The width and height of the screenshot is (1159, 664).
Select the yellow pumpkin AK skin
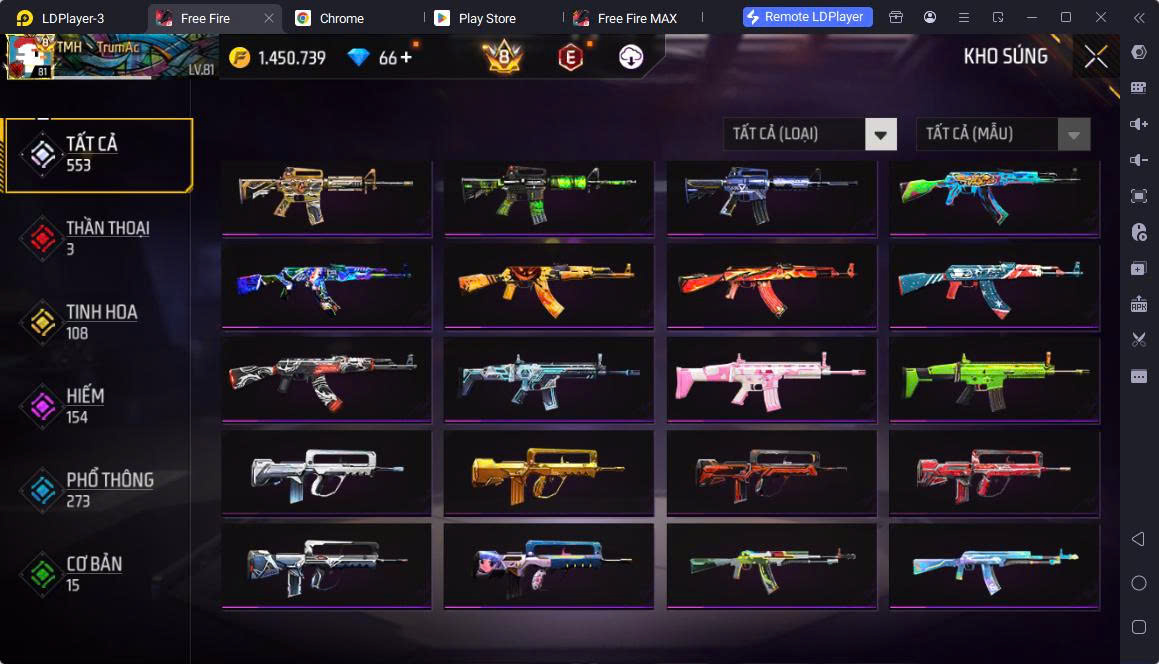[548, 286]
